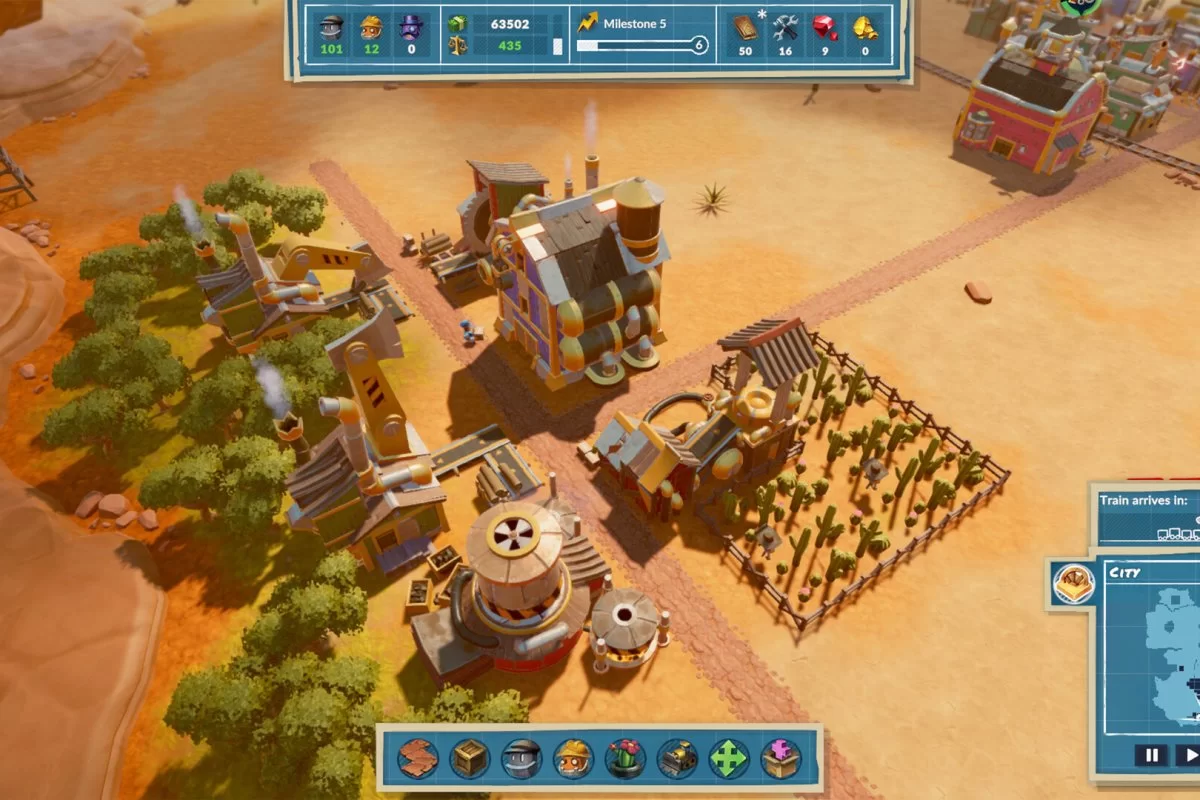
Task: Open the cactus flower decorations category
Action: 625,759
